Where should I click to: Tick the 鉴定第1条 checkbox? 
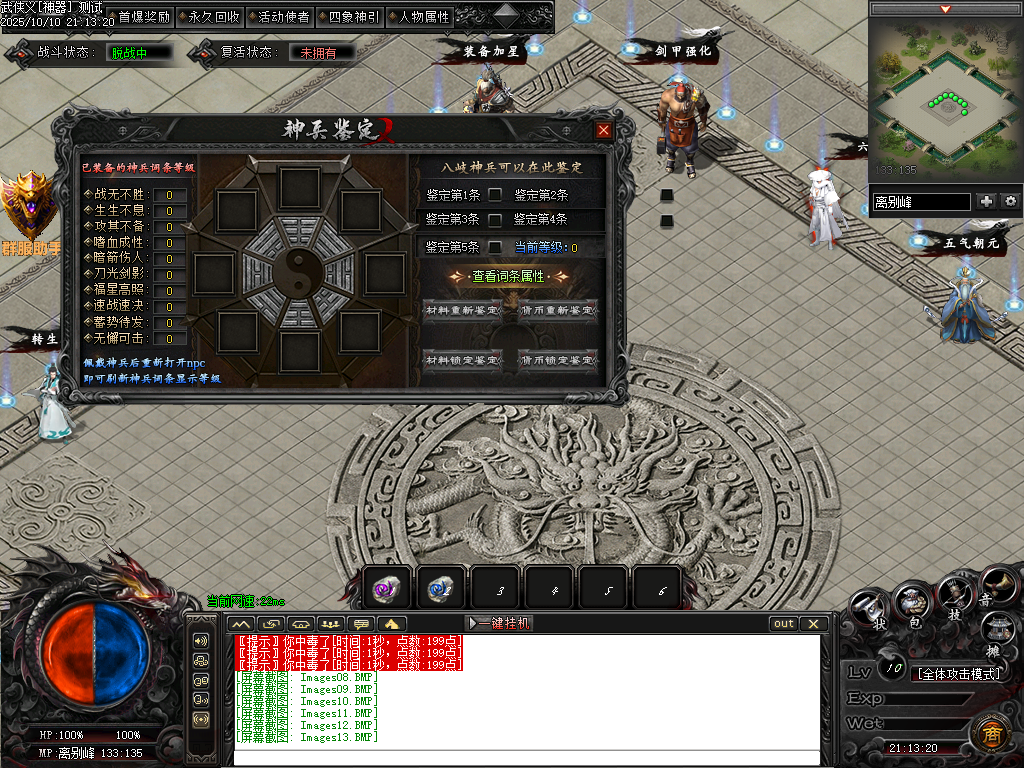click(495, 195)
